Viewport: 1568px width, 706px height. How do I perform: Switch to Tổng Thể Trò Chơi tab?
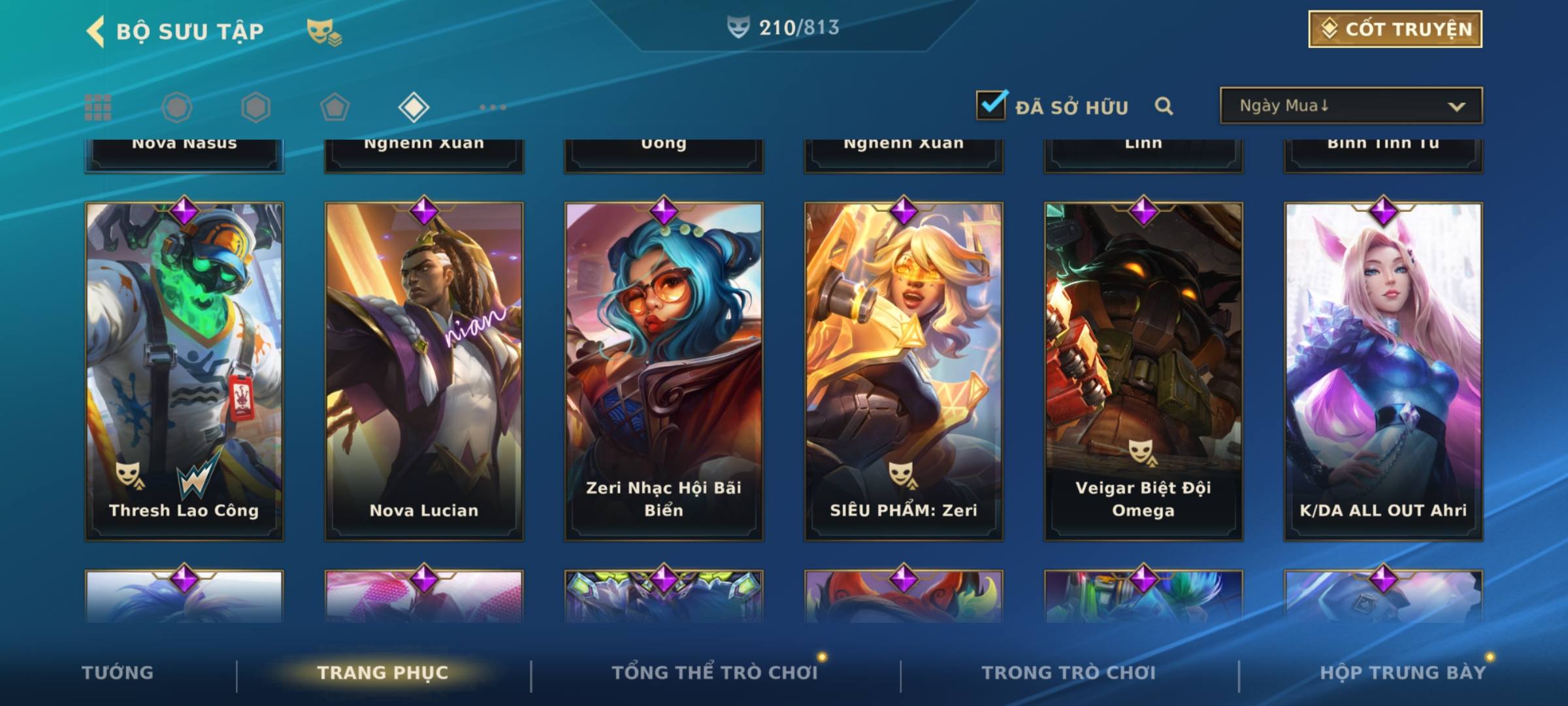[x=715, y=673]
